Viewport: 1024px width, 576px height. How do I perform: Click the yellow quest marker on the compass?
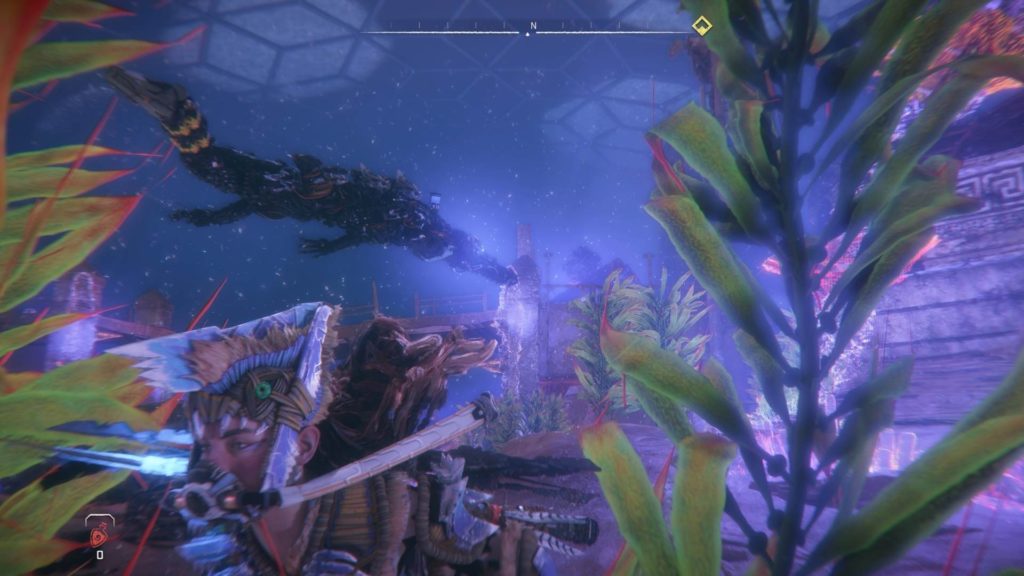(701, 25)
